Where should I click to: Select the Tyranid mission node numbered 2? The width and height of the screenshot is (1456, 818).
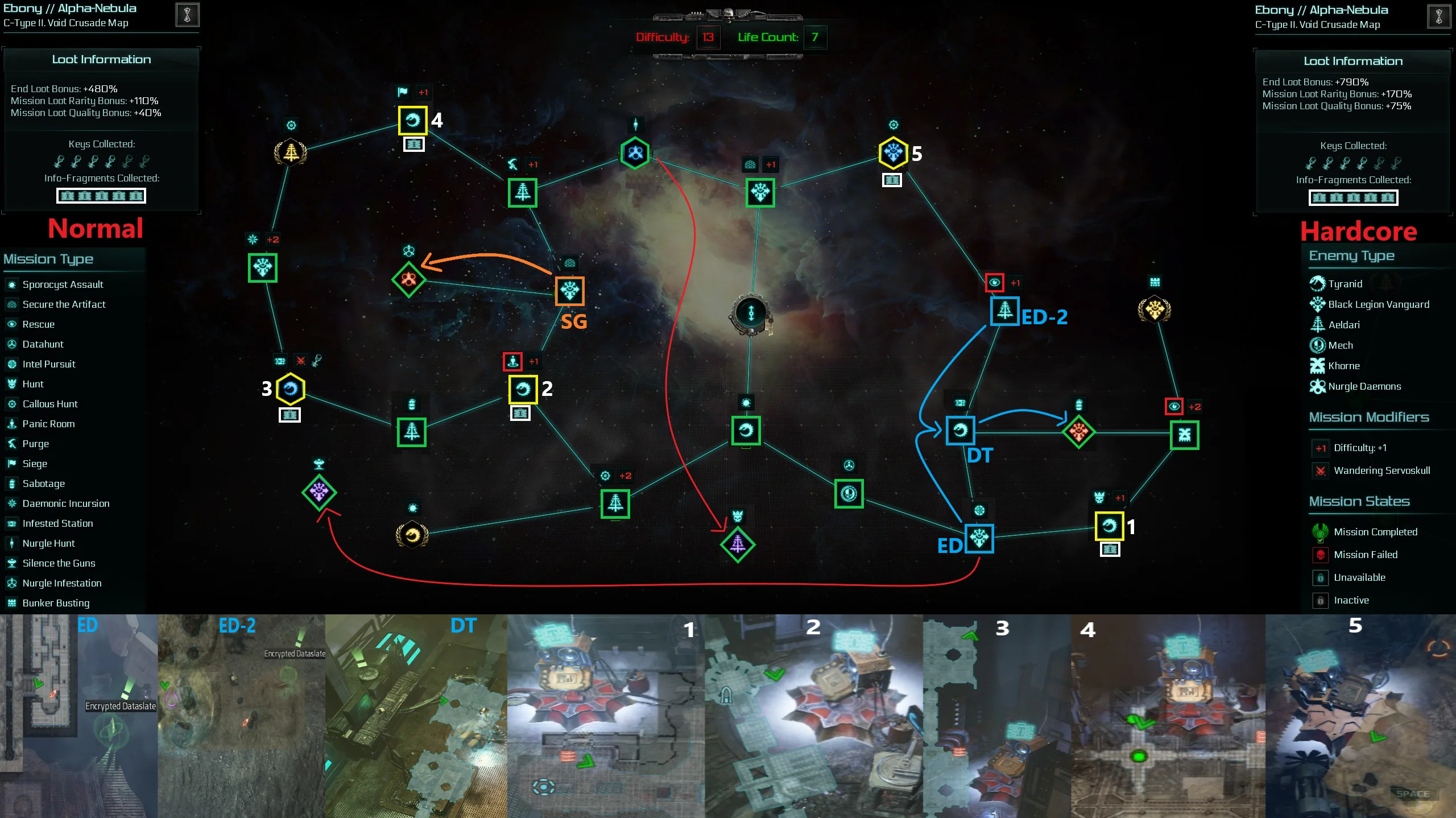click(x=523, y=390)
